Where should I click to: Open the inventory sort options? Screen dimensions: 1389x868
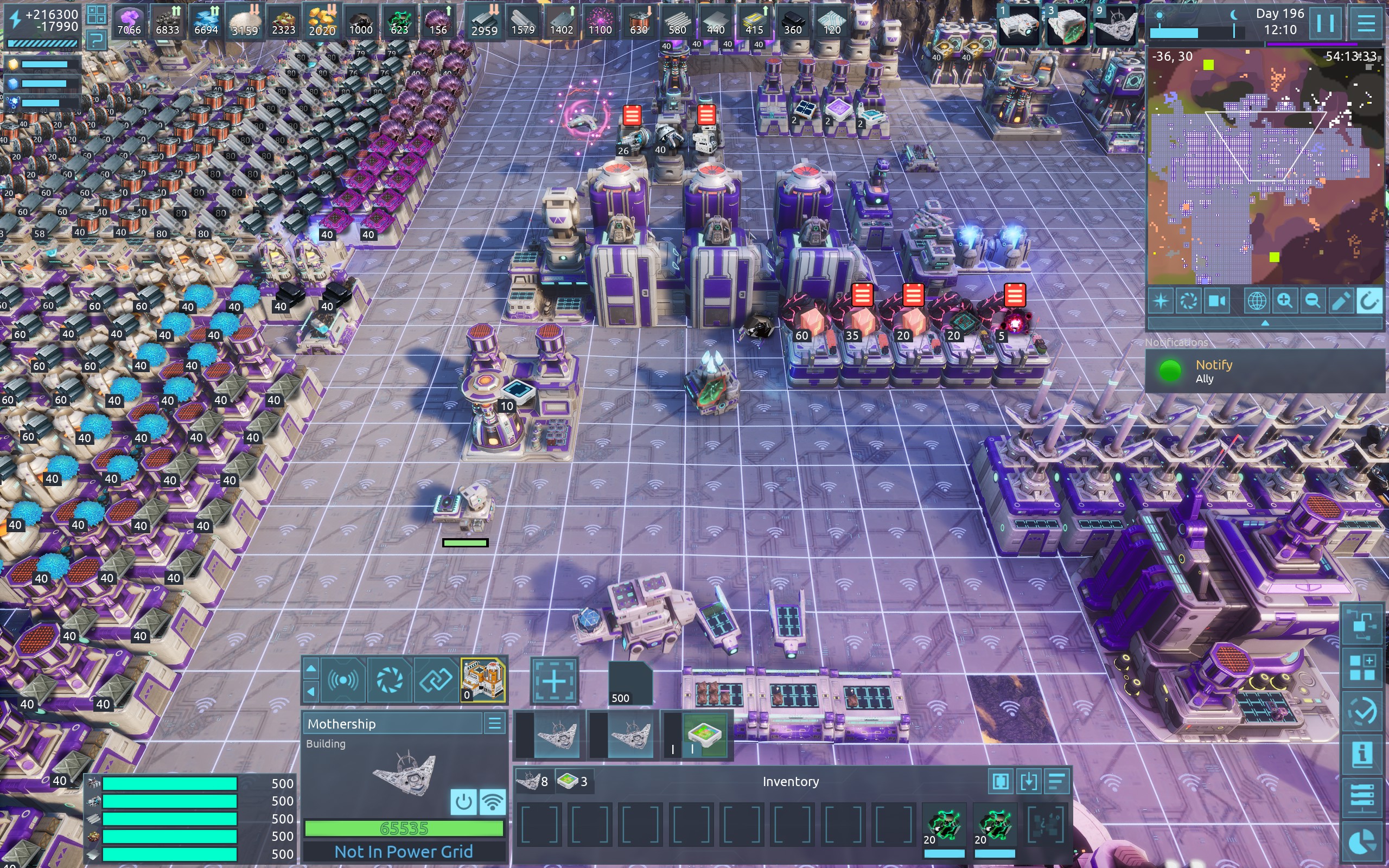coord(1057,781)
